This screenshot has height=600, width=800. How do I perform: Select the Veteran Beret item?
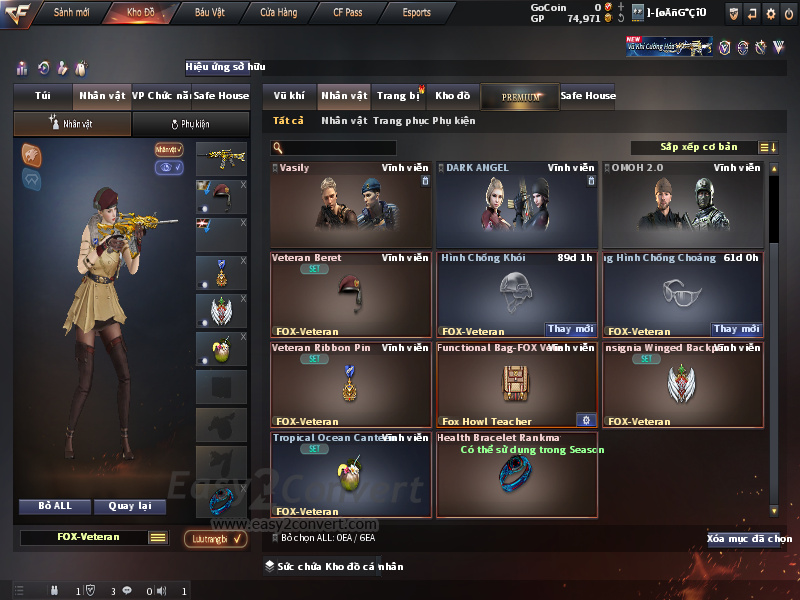[x=351, y=294]
